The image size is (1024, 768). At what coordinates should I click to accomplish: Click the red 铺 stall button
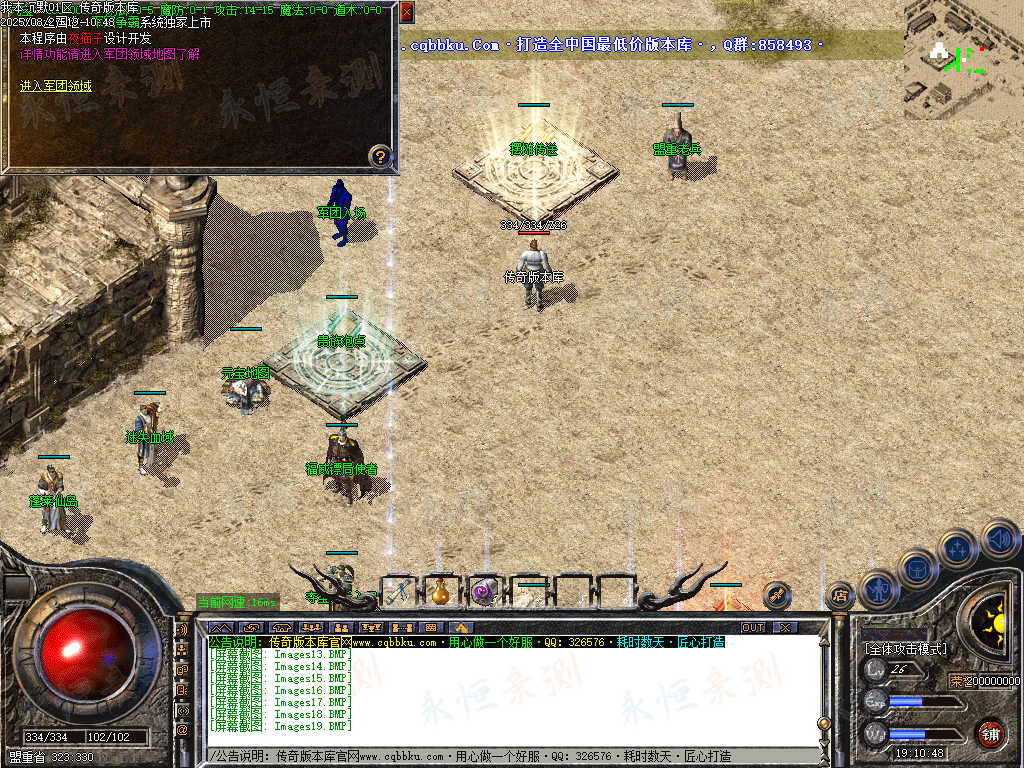click(990, 733)
